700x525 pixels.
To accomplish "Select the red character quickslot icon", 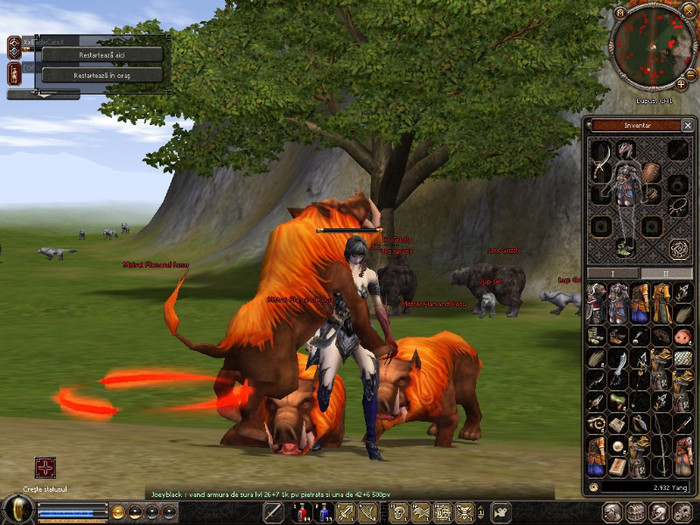I will click(300, 513).
